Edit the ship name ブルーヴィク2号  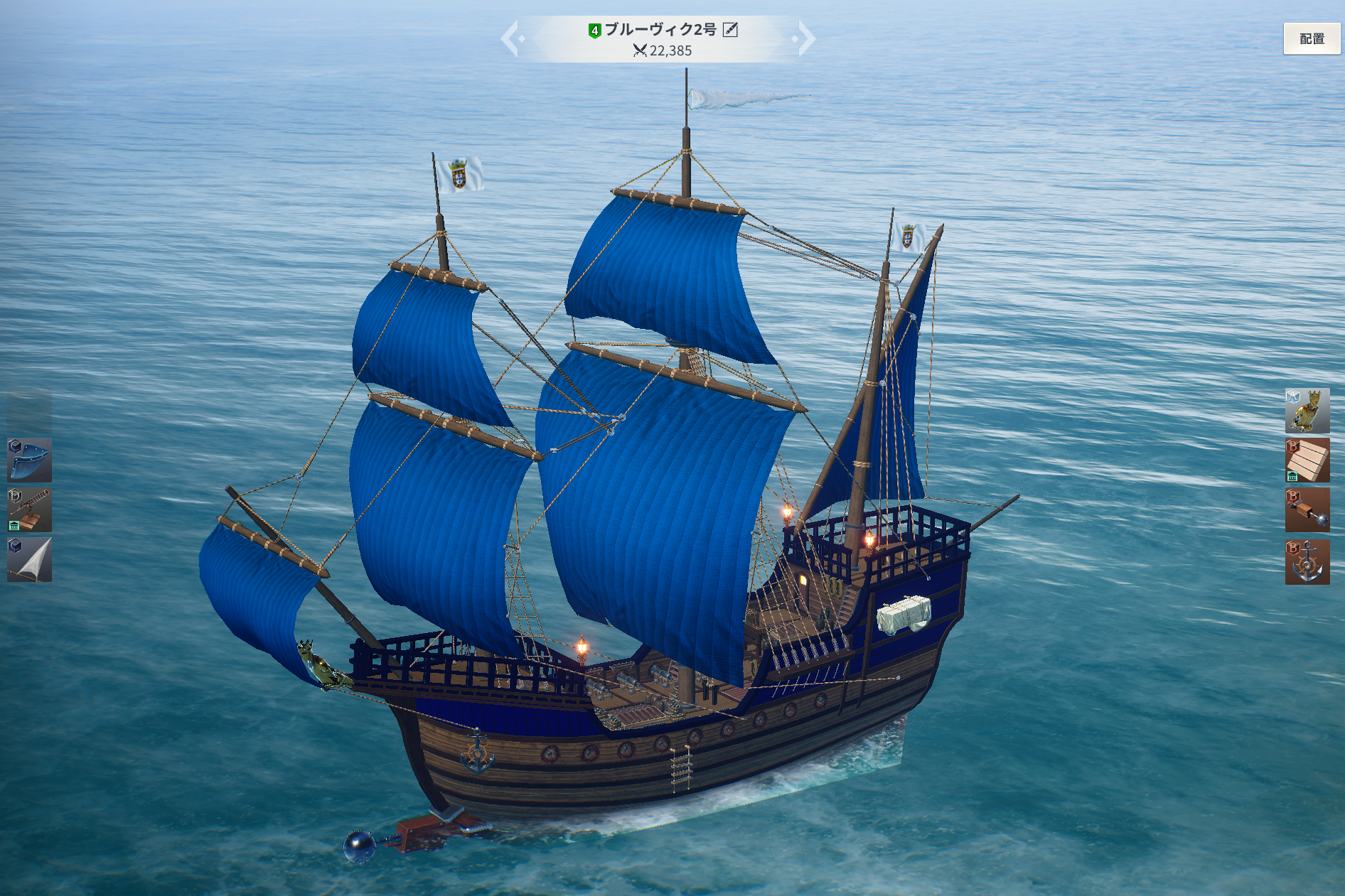730,30
